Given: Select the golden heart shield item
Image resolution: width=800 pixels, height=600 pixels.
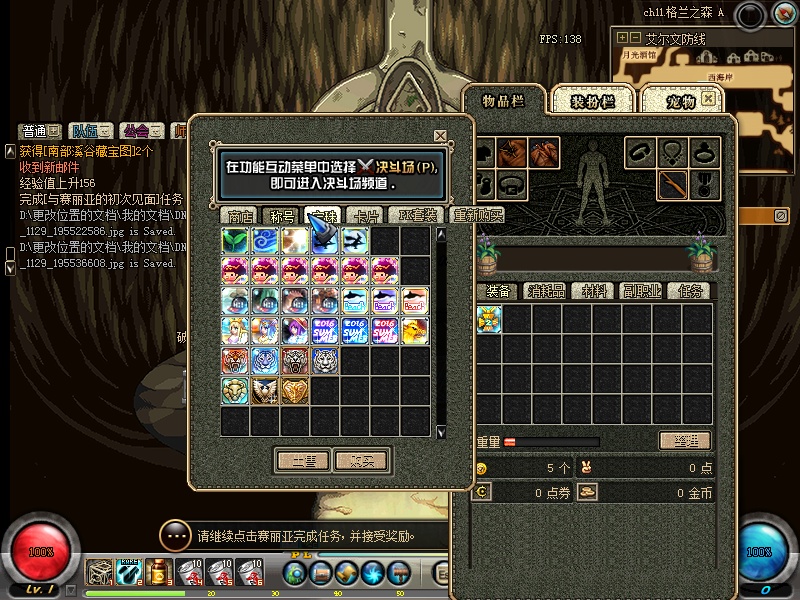Looking at the screenshot, I should 295,391.
